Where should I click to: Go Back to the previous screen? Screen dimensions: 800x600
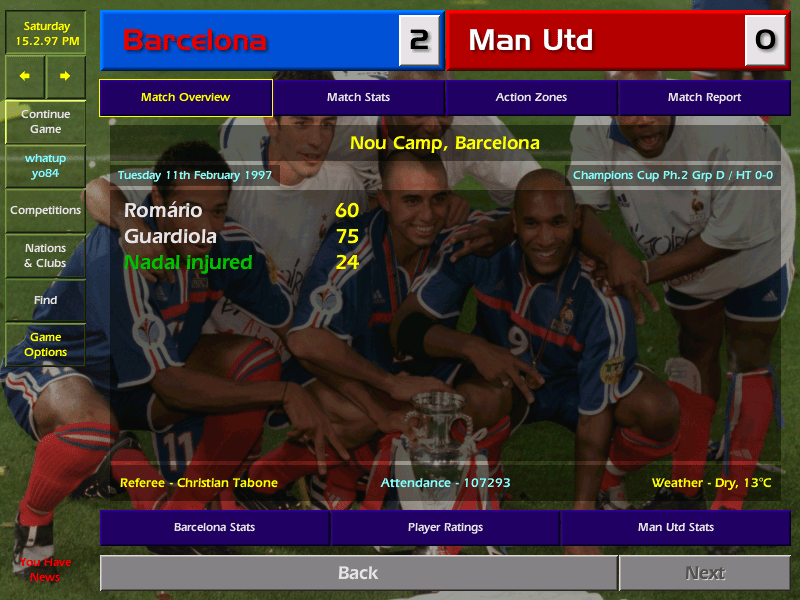(358, 573)
